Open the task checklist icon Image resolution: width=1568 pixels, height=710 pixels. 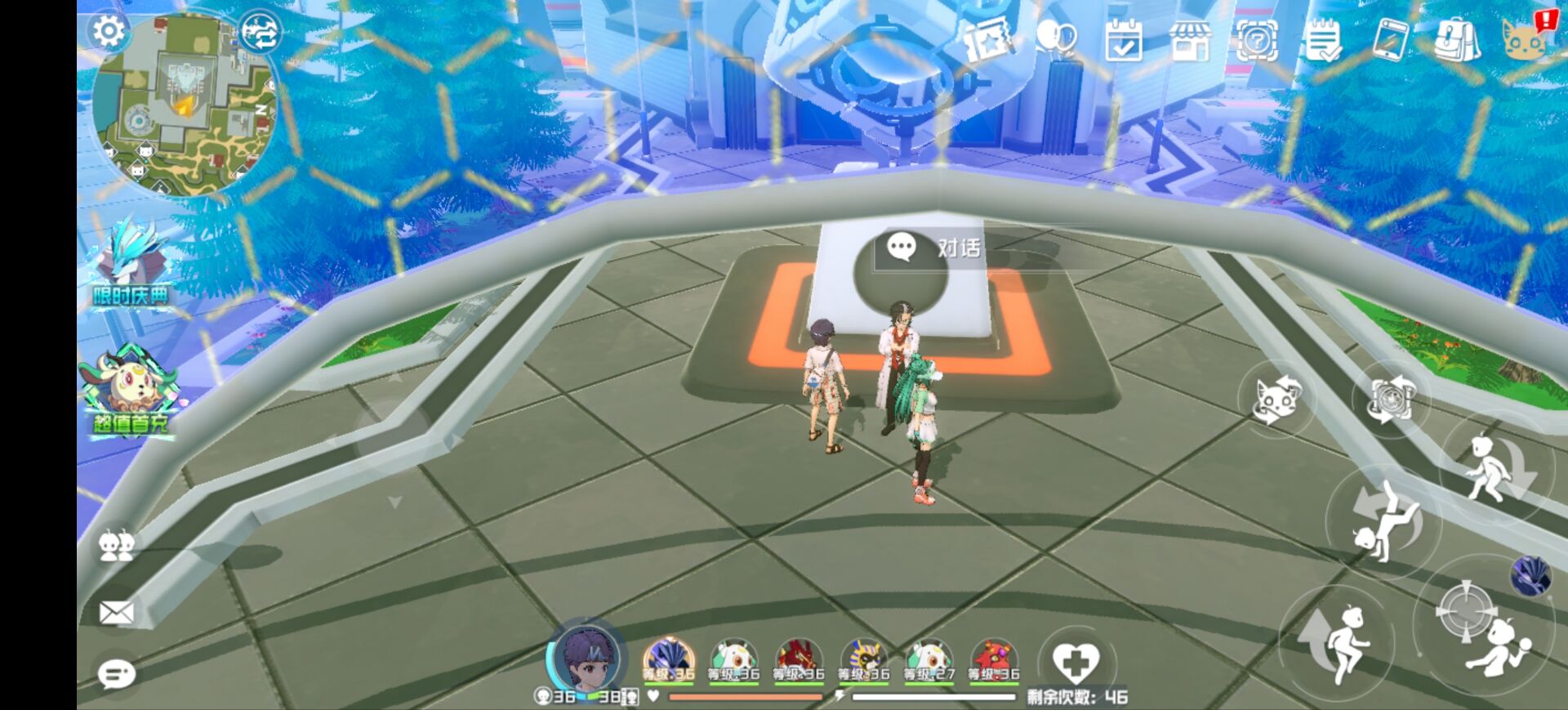(x=1323, y=40)
